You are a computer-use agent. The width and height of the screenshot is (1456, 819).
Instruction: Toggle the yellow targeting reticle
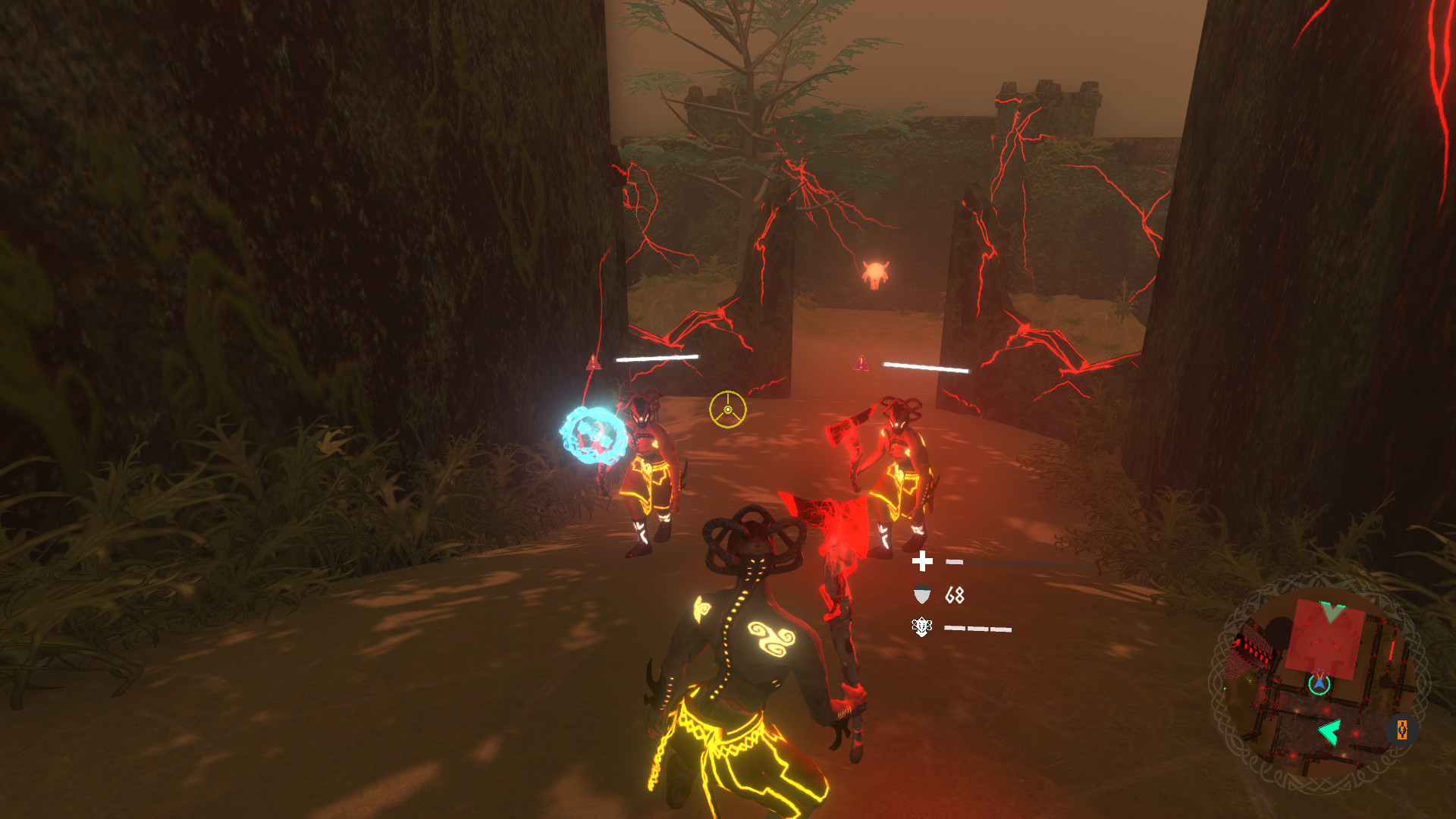coord(727,410)
